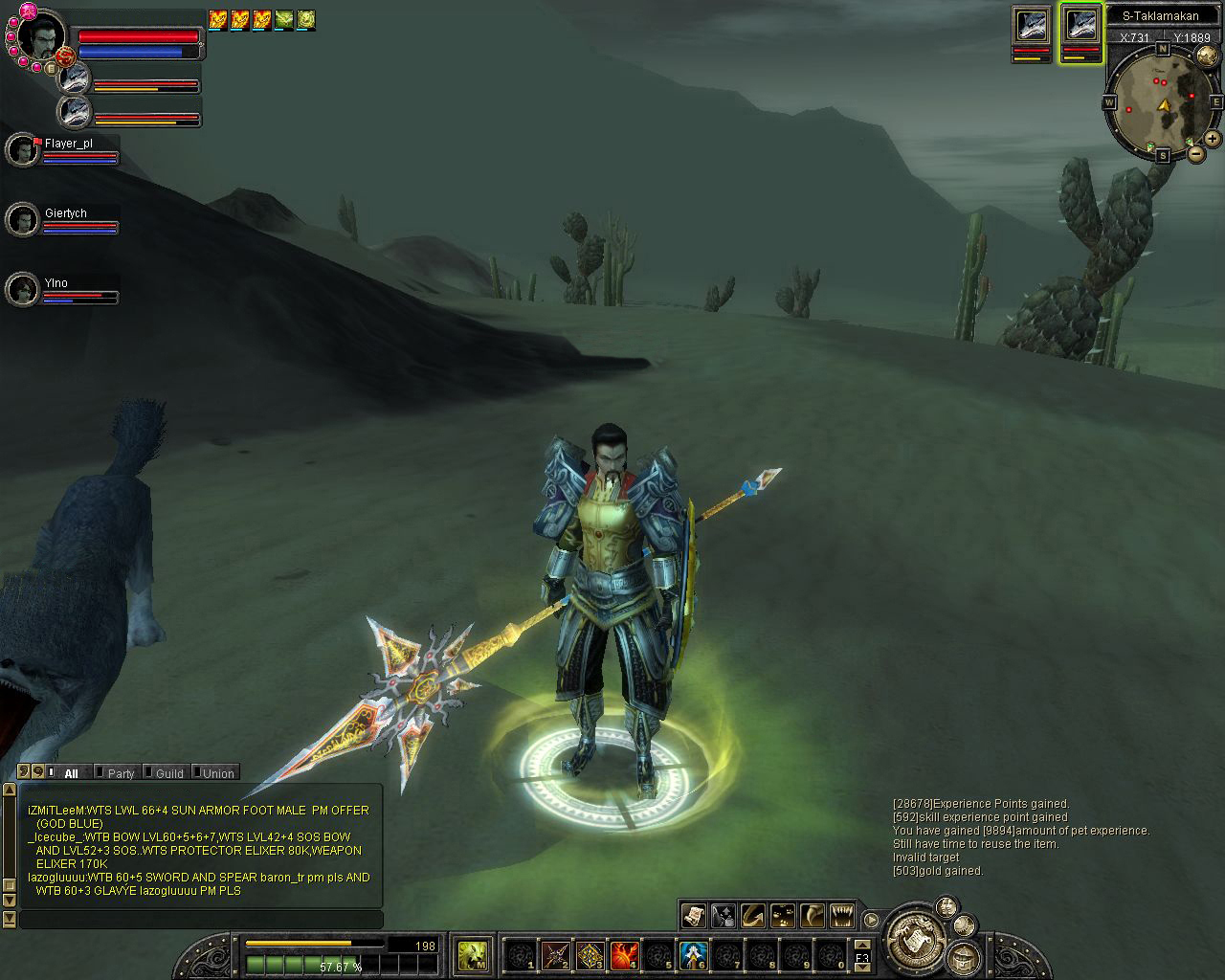Open the Union chat tab

pos(216,773)
